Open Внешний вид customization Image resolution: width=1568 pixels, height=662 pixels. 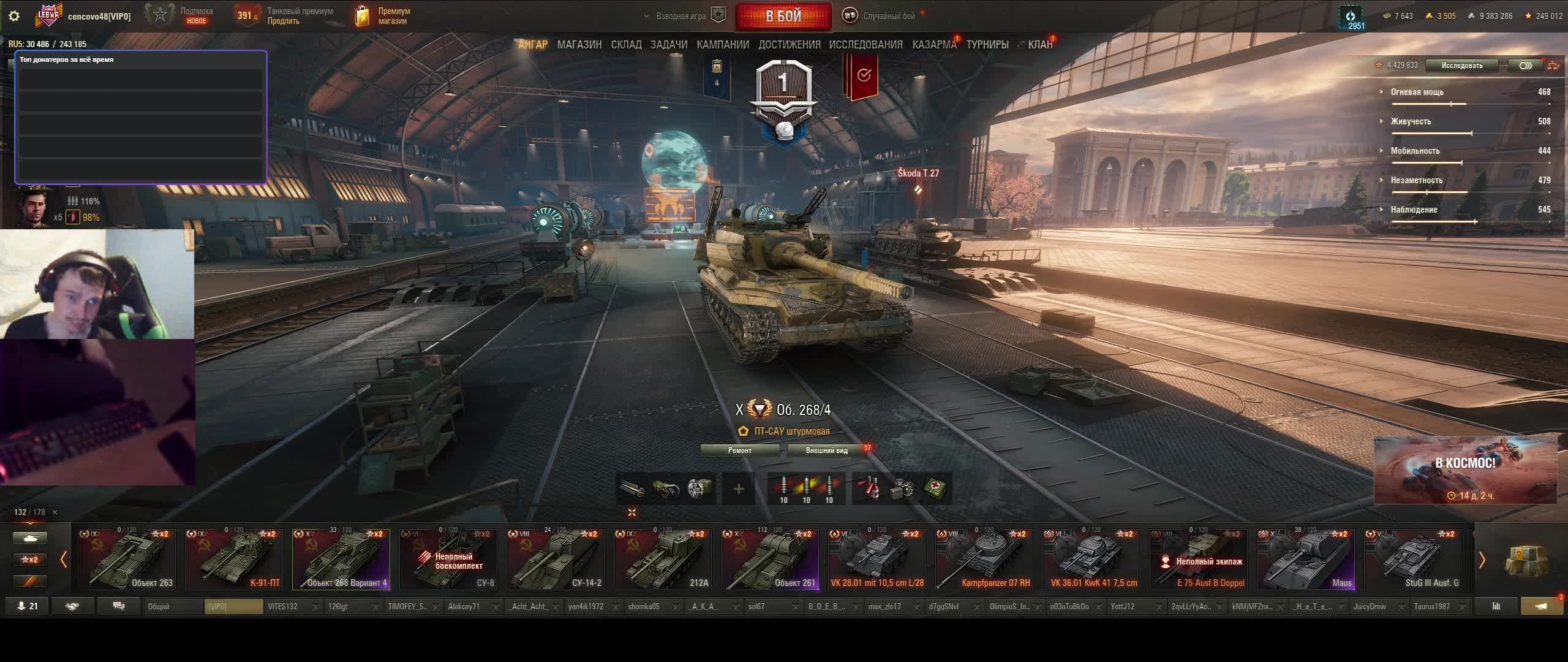[826, 451]
